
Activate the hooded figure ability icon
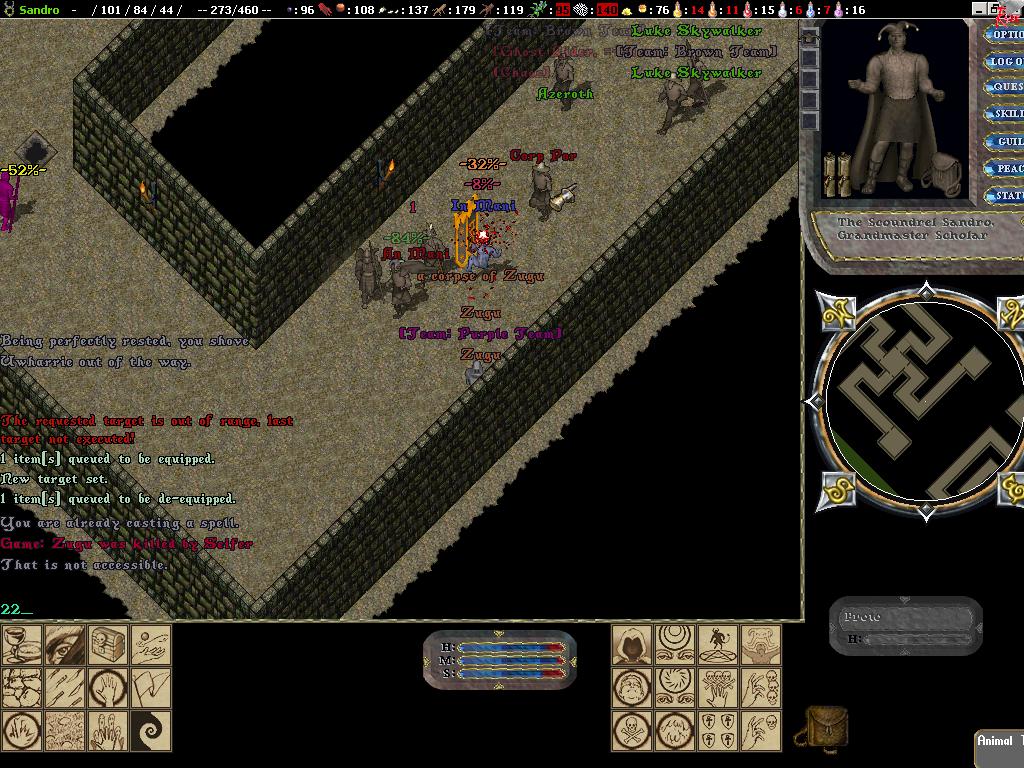point(632,645)
